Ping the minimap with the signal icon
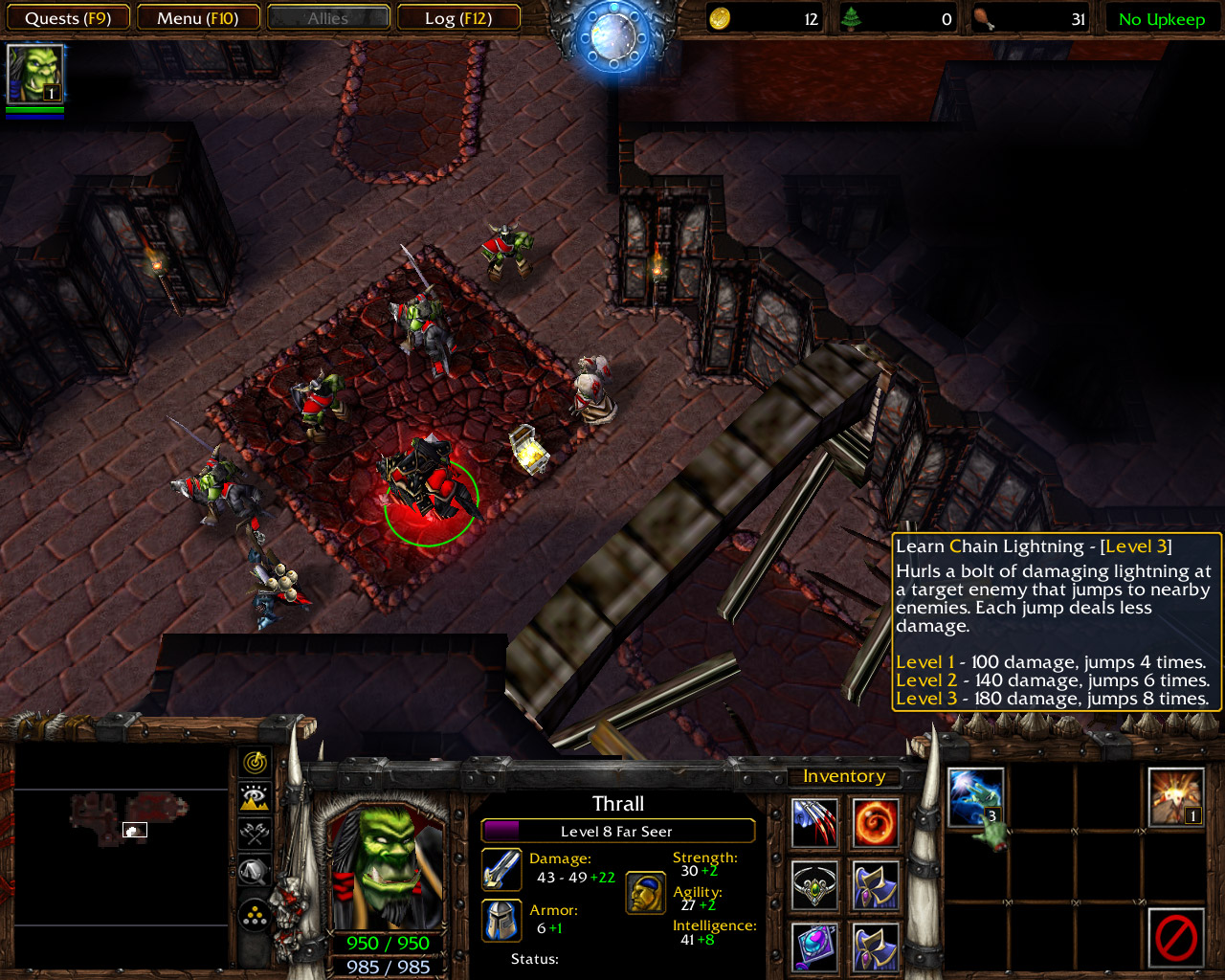Viewport: 1225px width, 980px height. coord(255,763)
